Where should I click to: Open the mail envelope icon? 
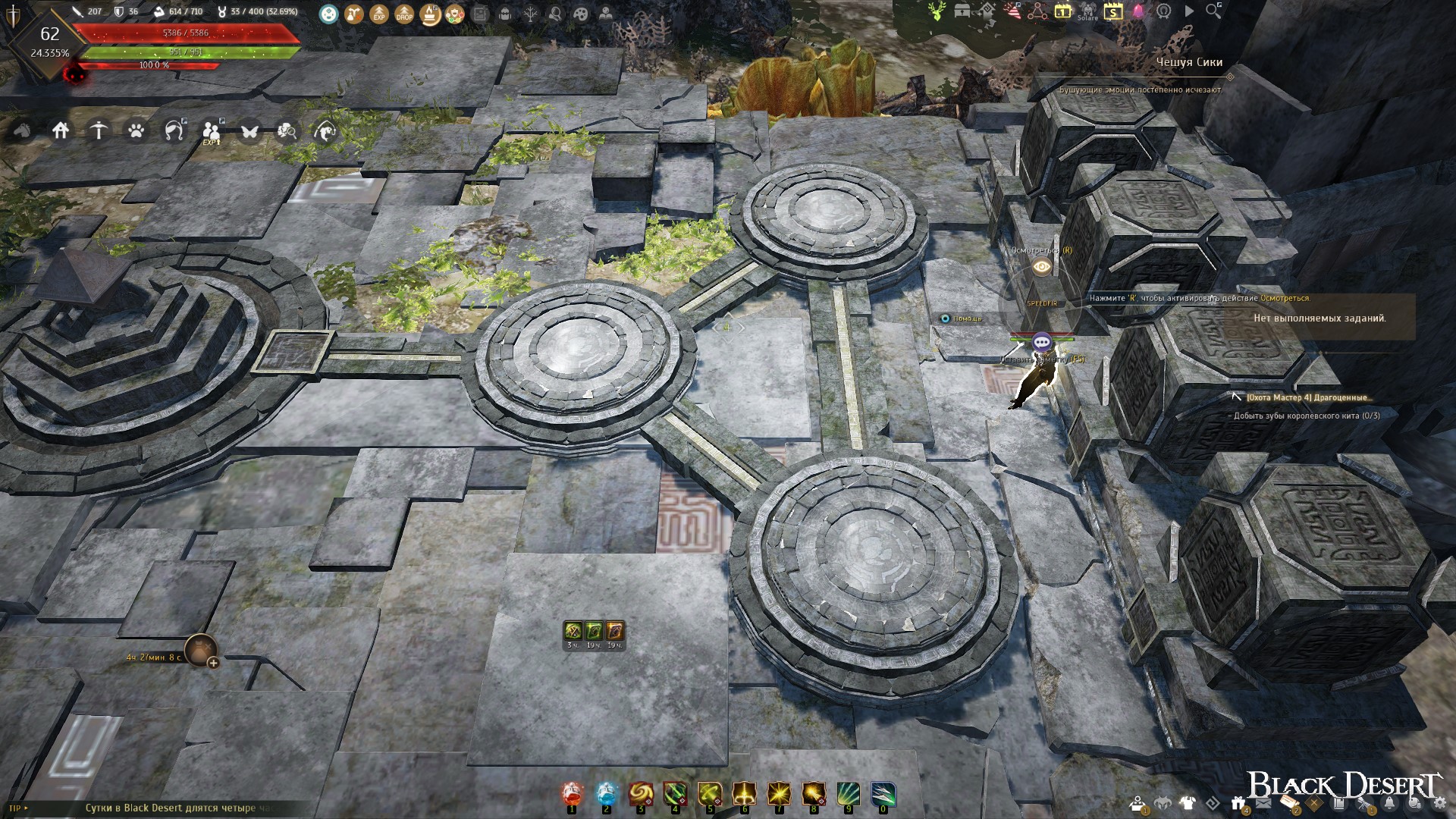[x=1263, y=804]
